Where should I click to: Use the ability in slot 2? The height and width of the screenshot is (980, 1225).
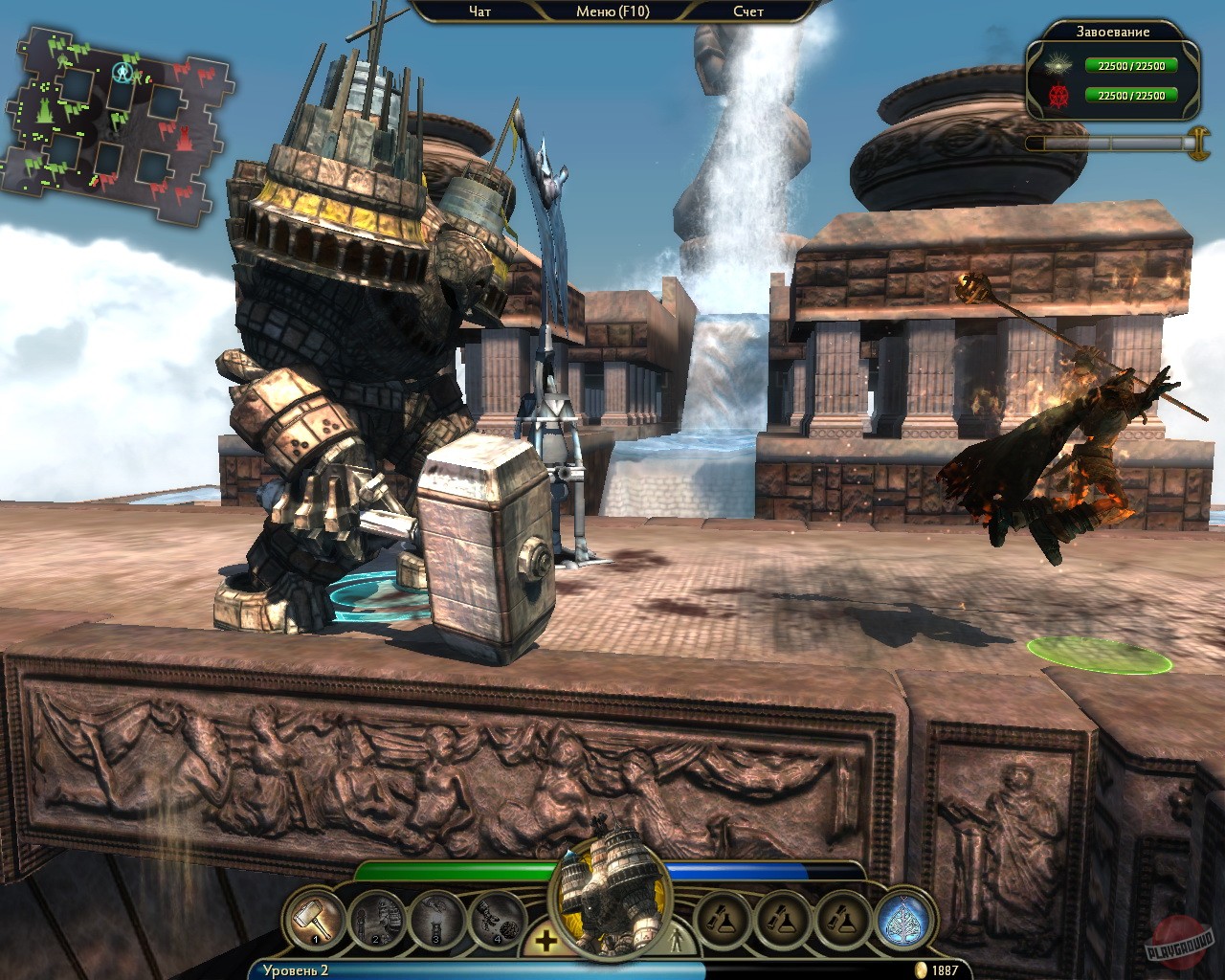coord(376,921)
